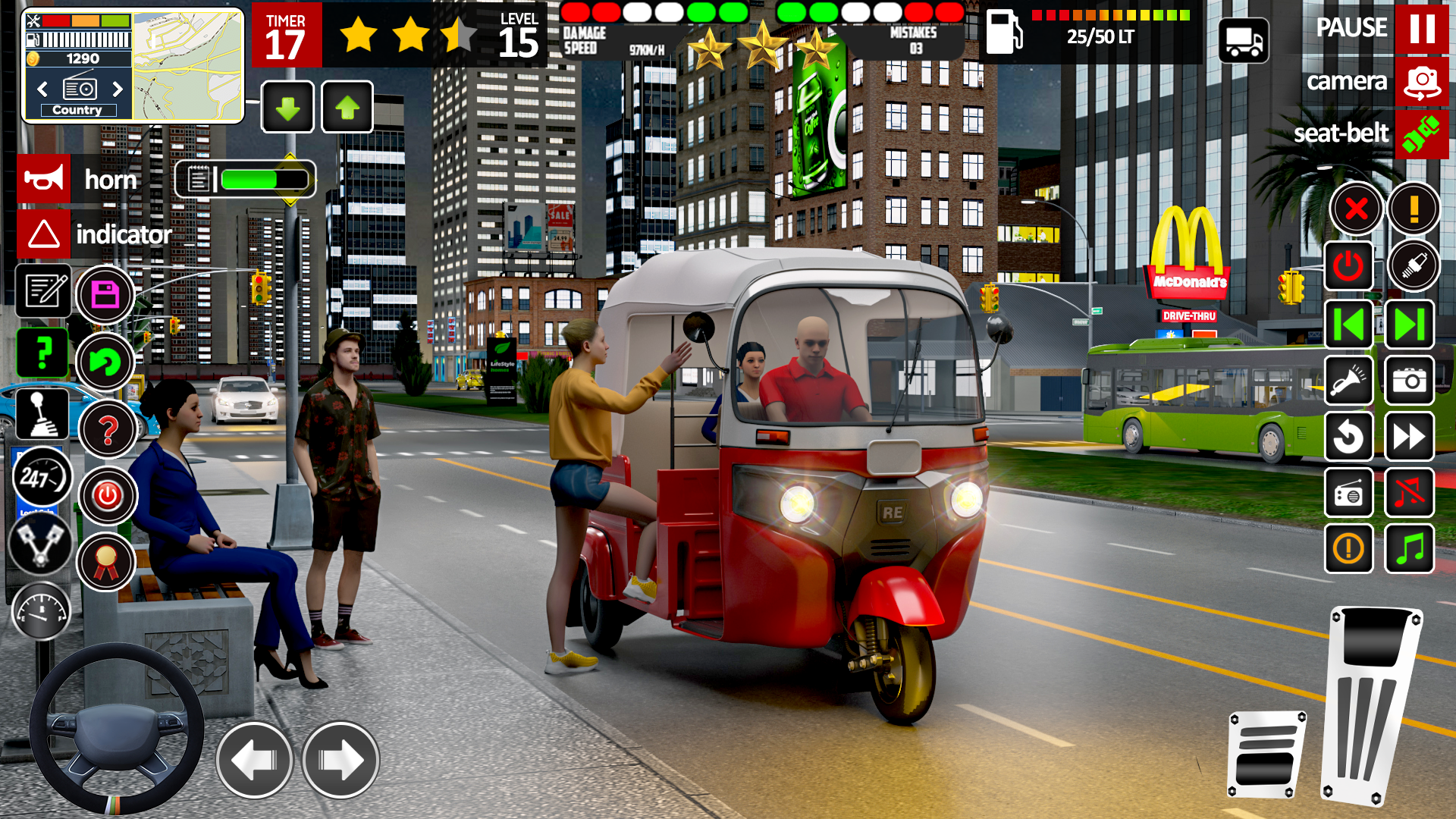Browse next station using right chevron

tap(118, 89)
